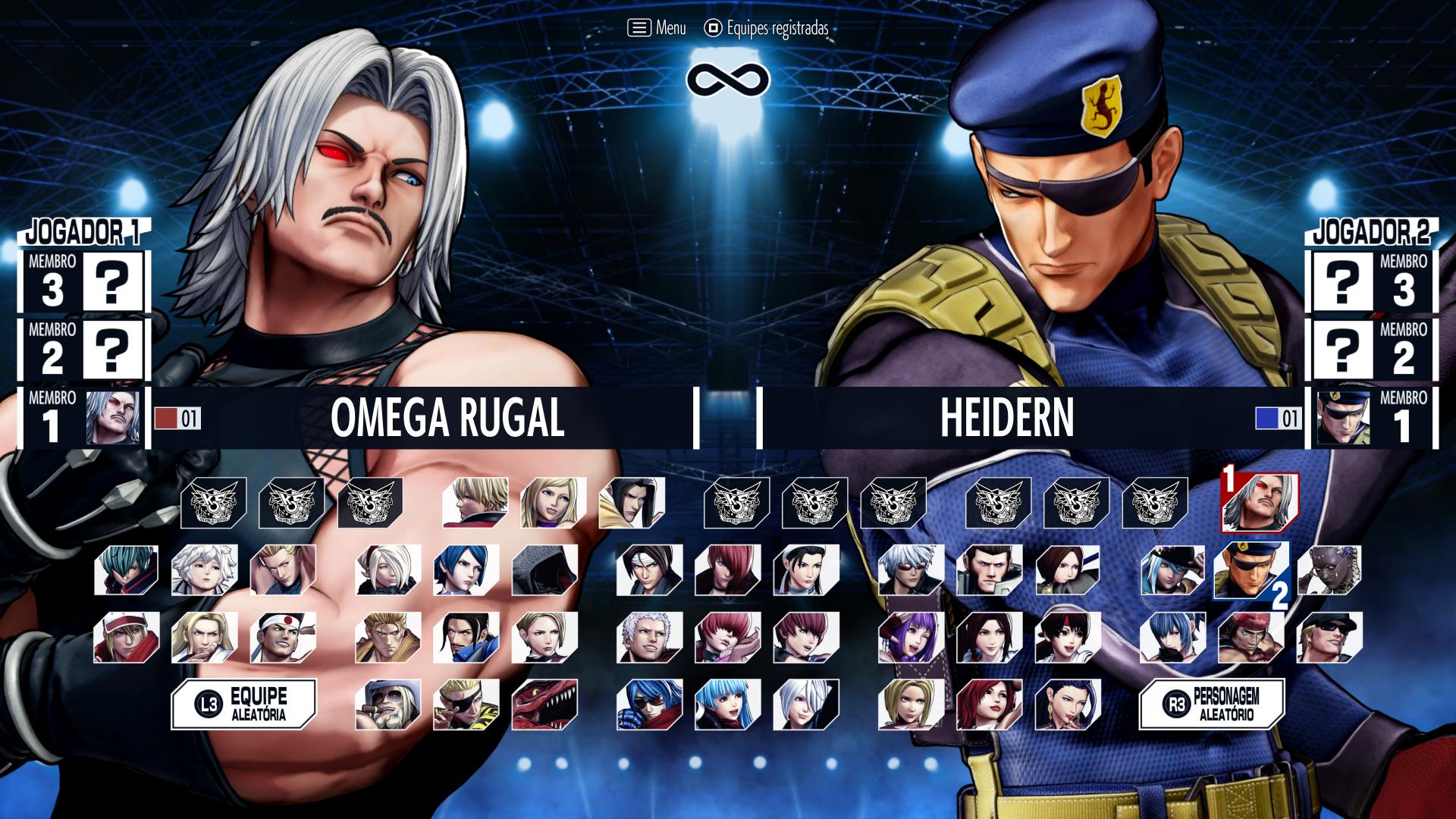Select Ralf with the red bandana
The height and width of the screenshot is (819, 1456).
click(1250, 637)
